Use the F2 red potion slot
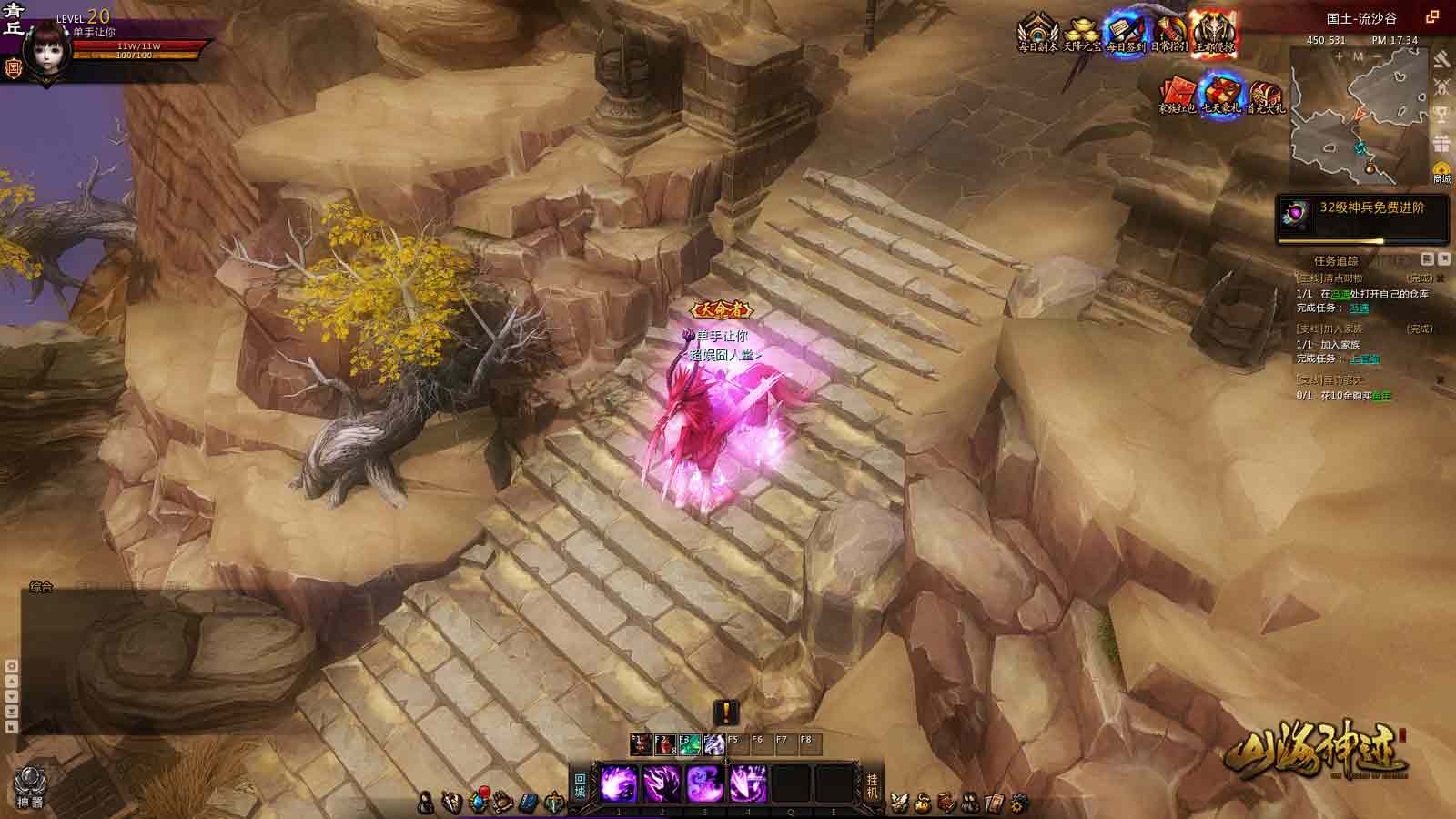This screenshot has width=1456, height=819. [x=664, y=745]
